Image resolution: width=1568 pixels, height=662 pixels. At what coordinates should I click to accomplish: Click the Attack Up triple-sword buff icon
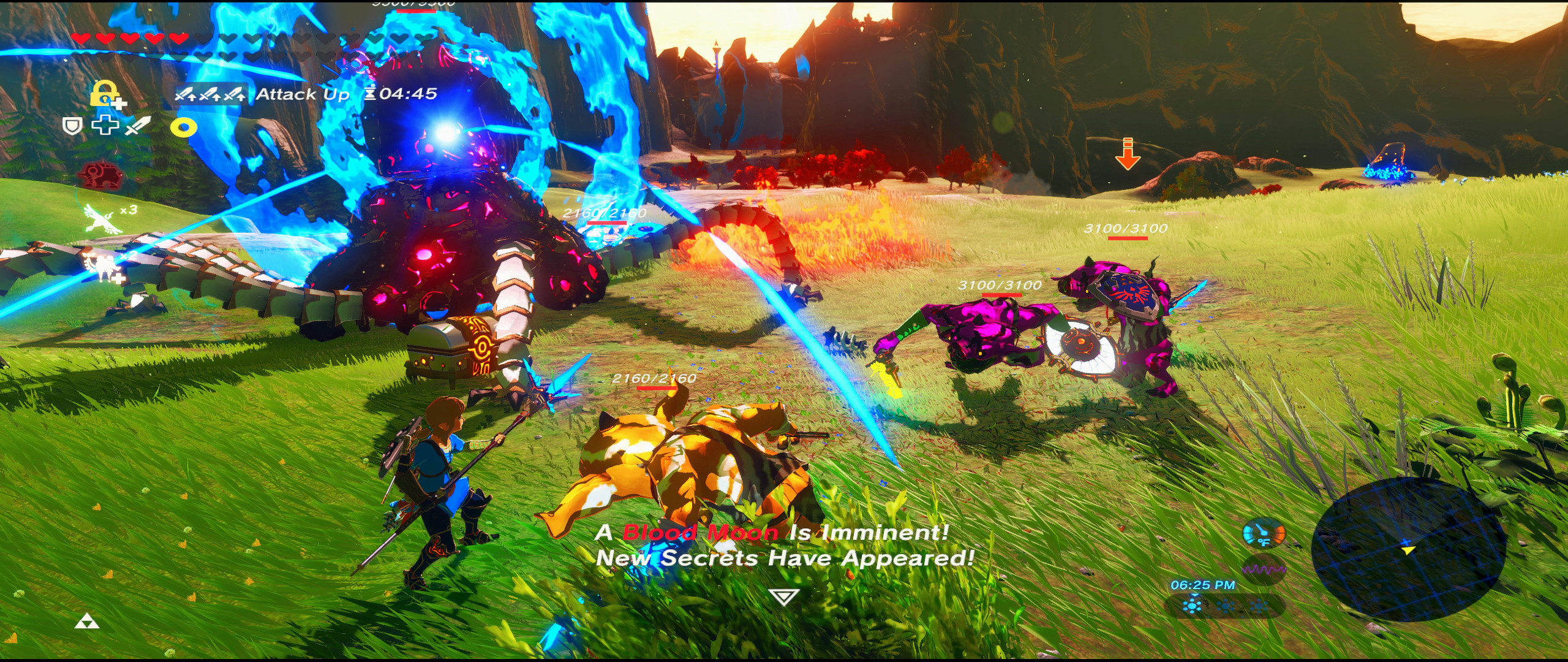click(x=209, y=94)
